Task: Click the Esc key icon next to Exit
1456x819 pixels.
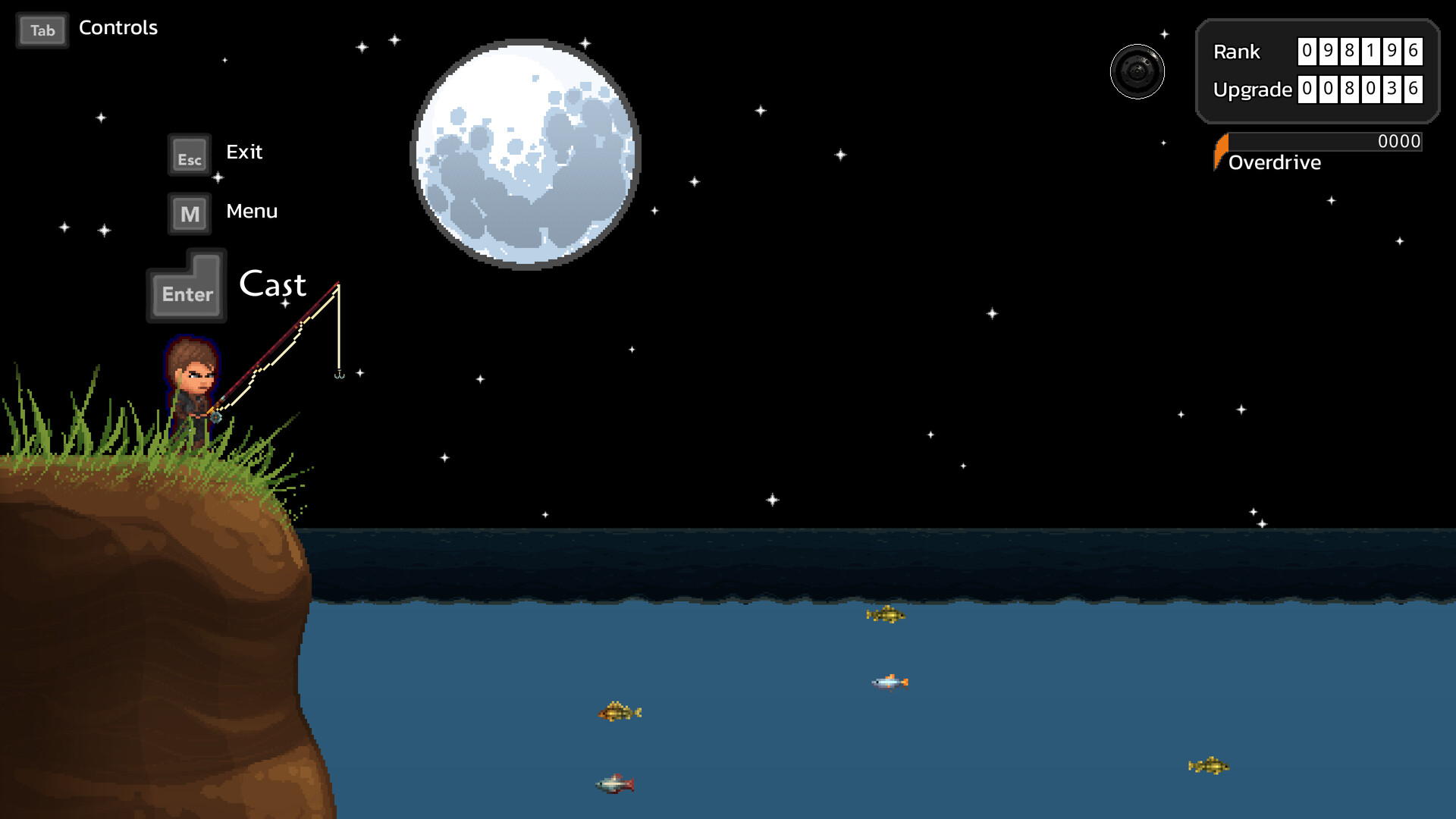Action: [188, 156]
